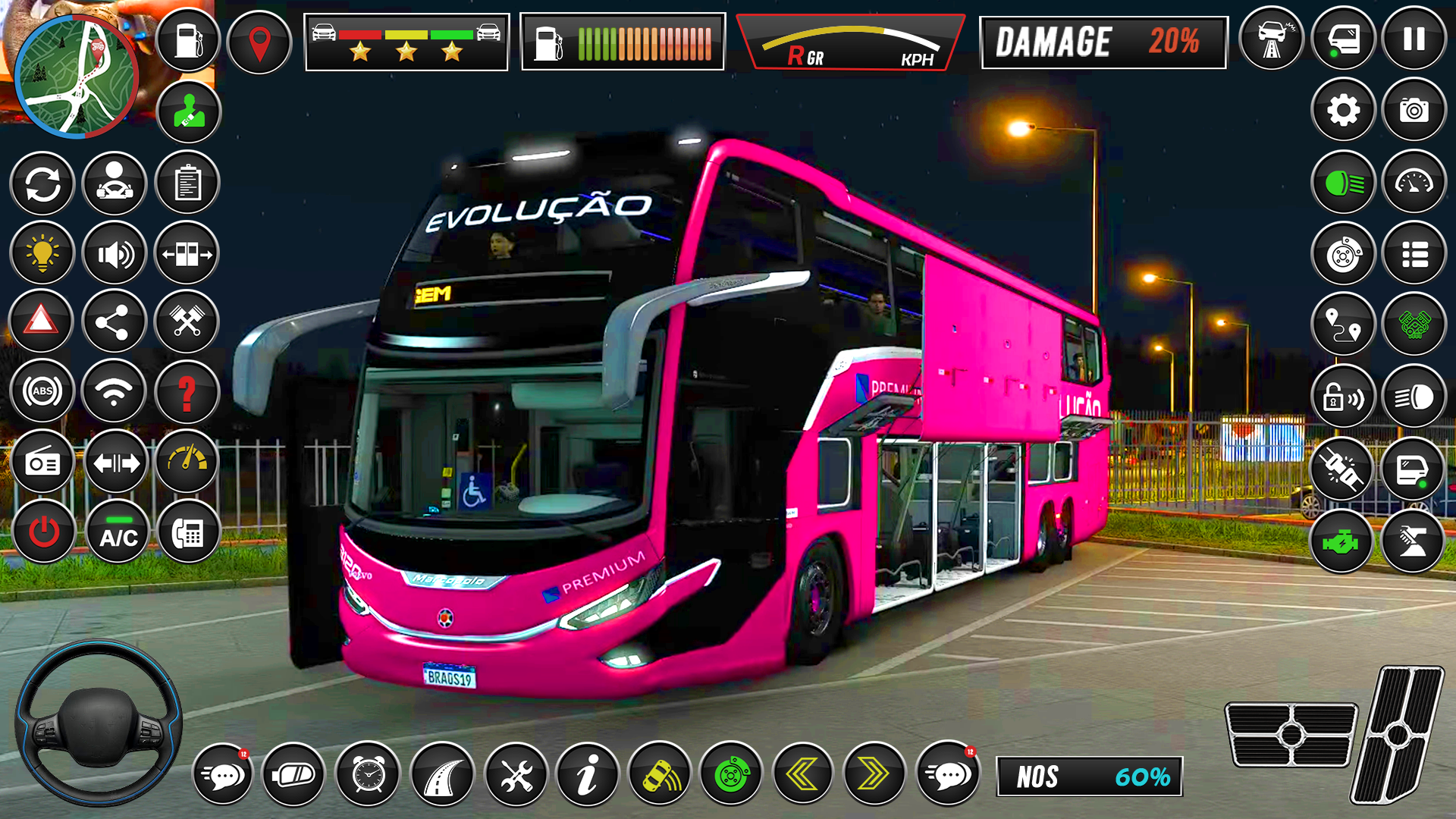Toggle the A/C on or off
Viewport: 1456px width, 819px height.
[115, 531]
